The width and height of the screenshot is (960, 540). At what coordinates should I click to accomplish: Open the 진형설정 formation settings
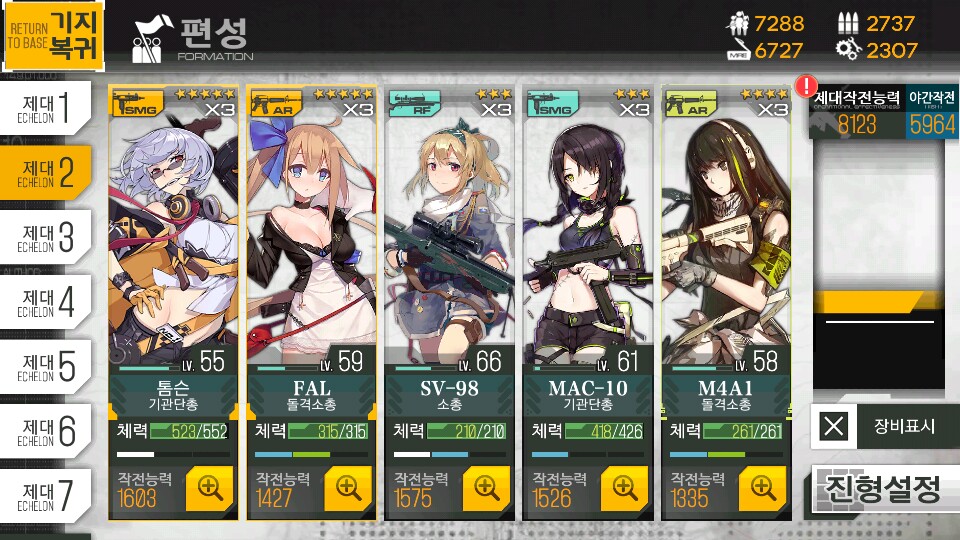[880, 489]
